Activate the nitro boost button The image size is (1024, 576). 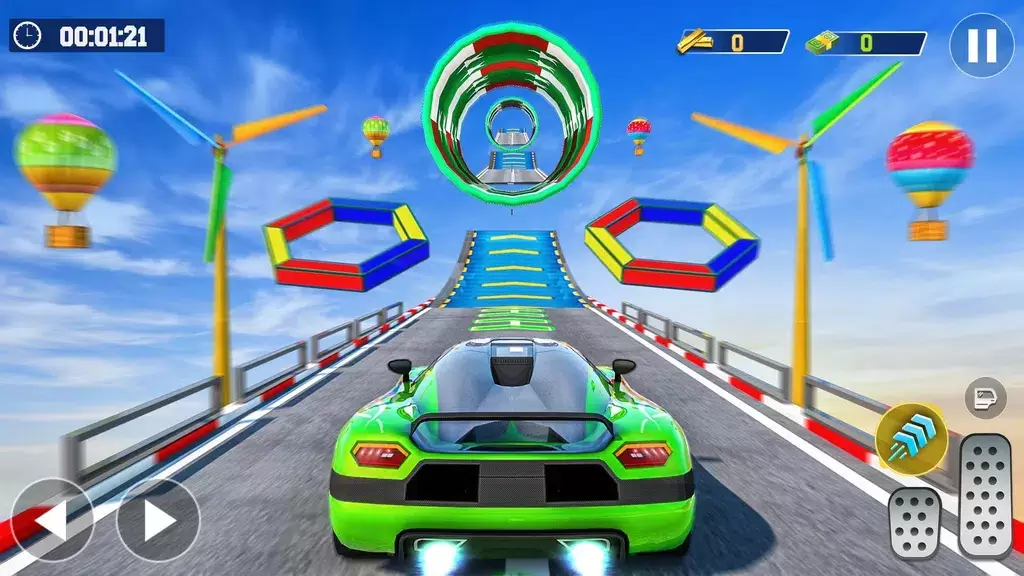point(911,439)
